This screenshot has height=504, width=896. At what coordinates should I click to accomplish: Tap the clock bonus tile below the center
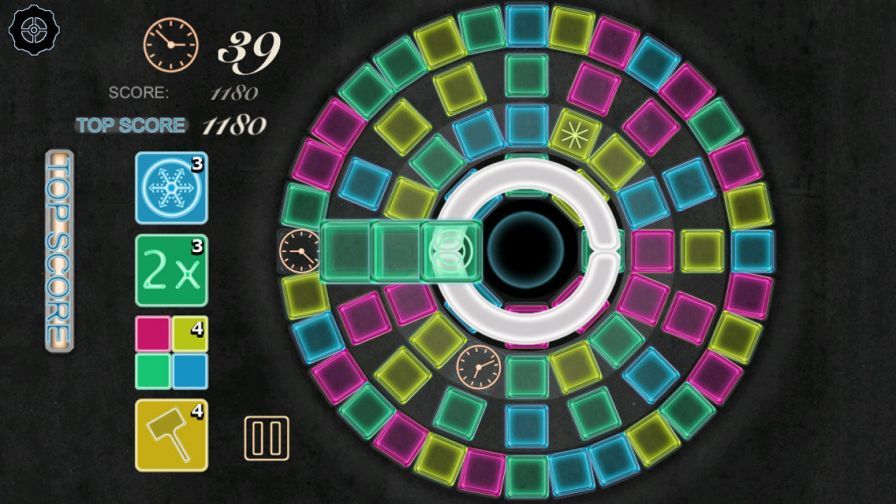pyautogui.click(x=479, y=366)
